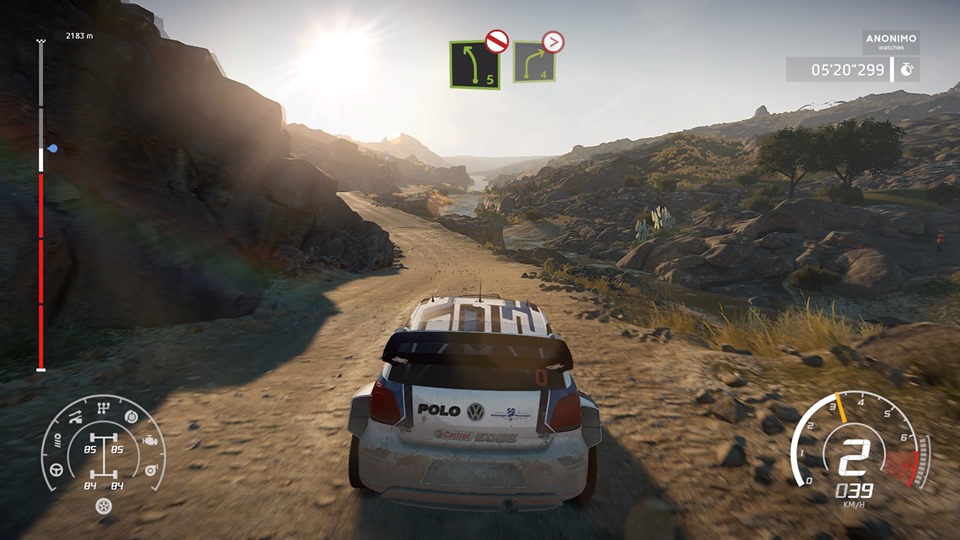Click the steering wheel damage icon
Screen dimensions: 960x540
[57, 470]
